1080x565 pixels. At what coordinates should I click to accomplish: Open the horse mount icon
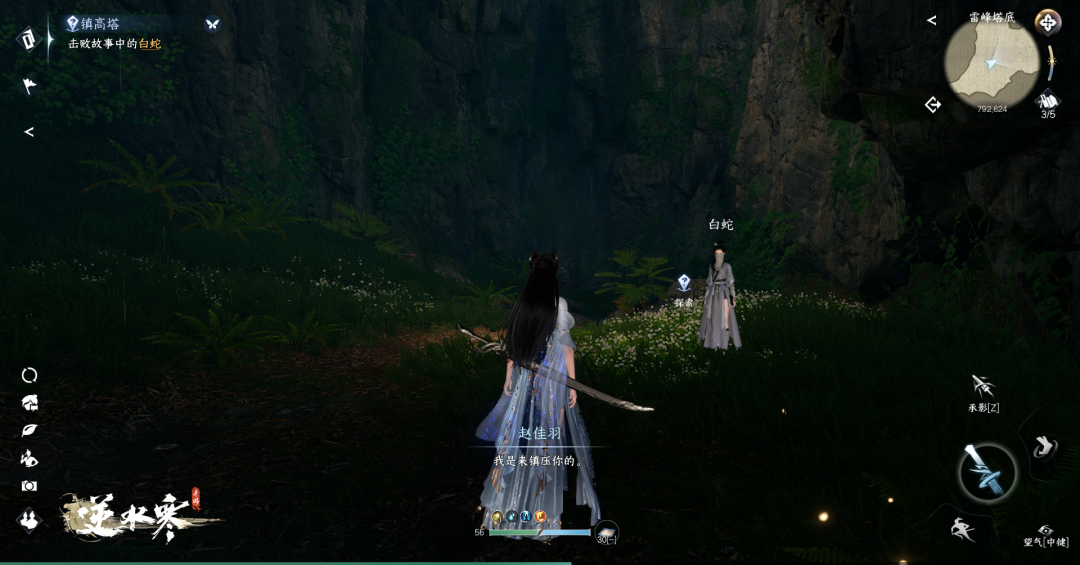(x=29, y=403)
